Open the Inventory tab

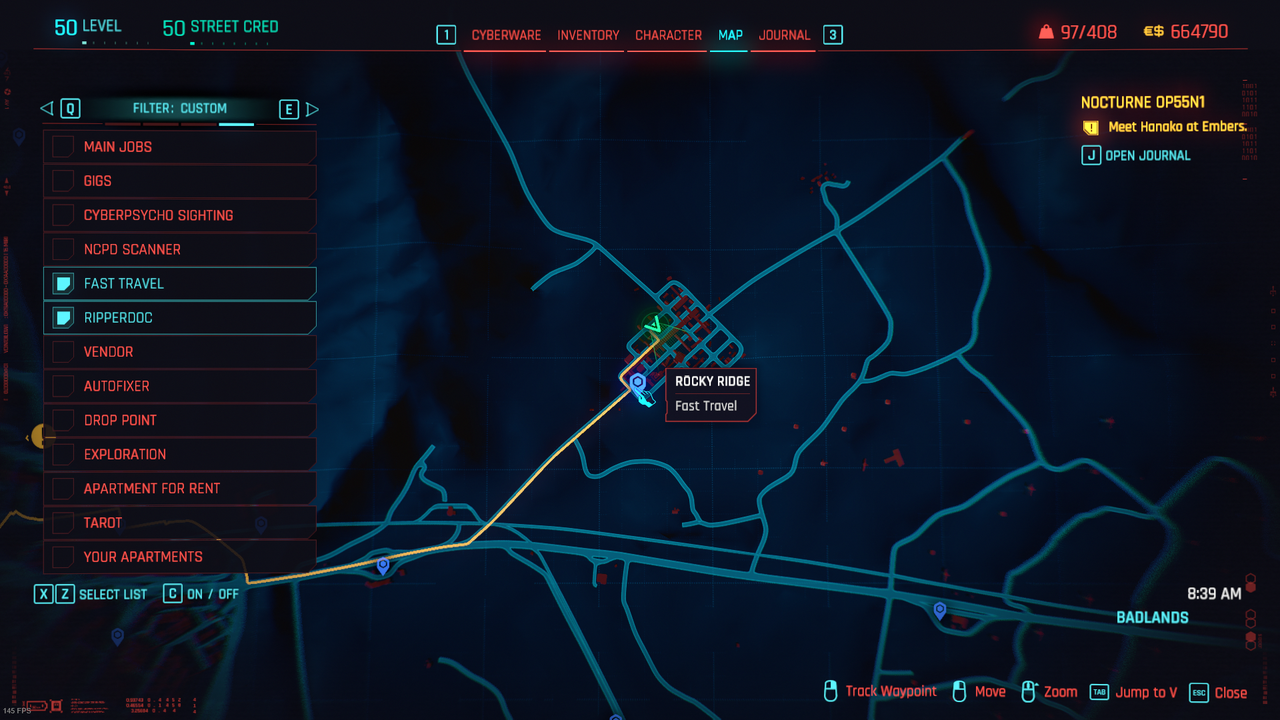coord(588,35)
